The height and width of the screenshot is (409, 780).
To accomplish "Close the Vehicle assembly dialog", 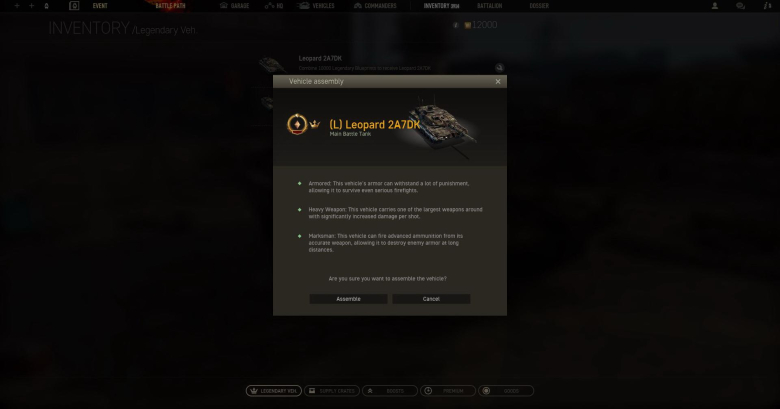I will pos(498,81).
